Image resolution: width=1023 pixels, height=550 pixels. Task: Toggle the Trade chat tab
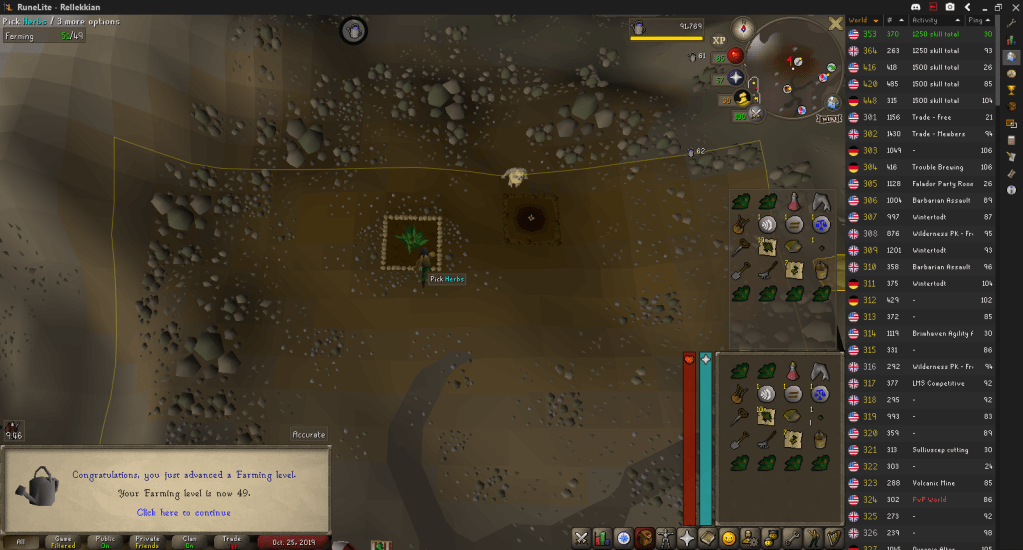click(231, 541)
